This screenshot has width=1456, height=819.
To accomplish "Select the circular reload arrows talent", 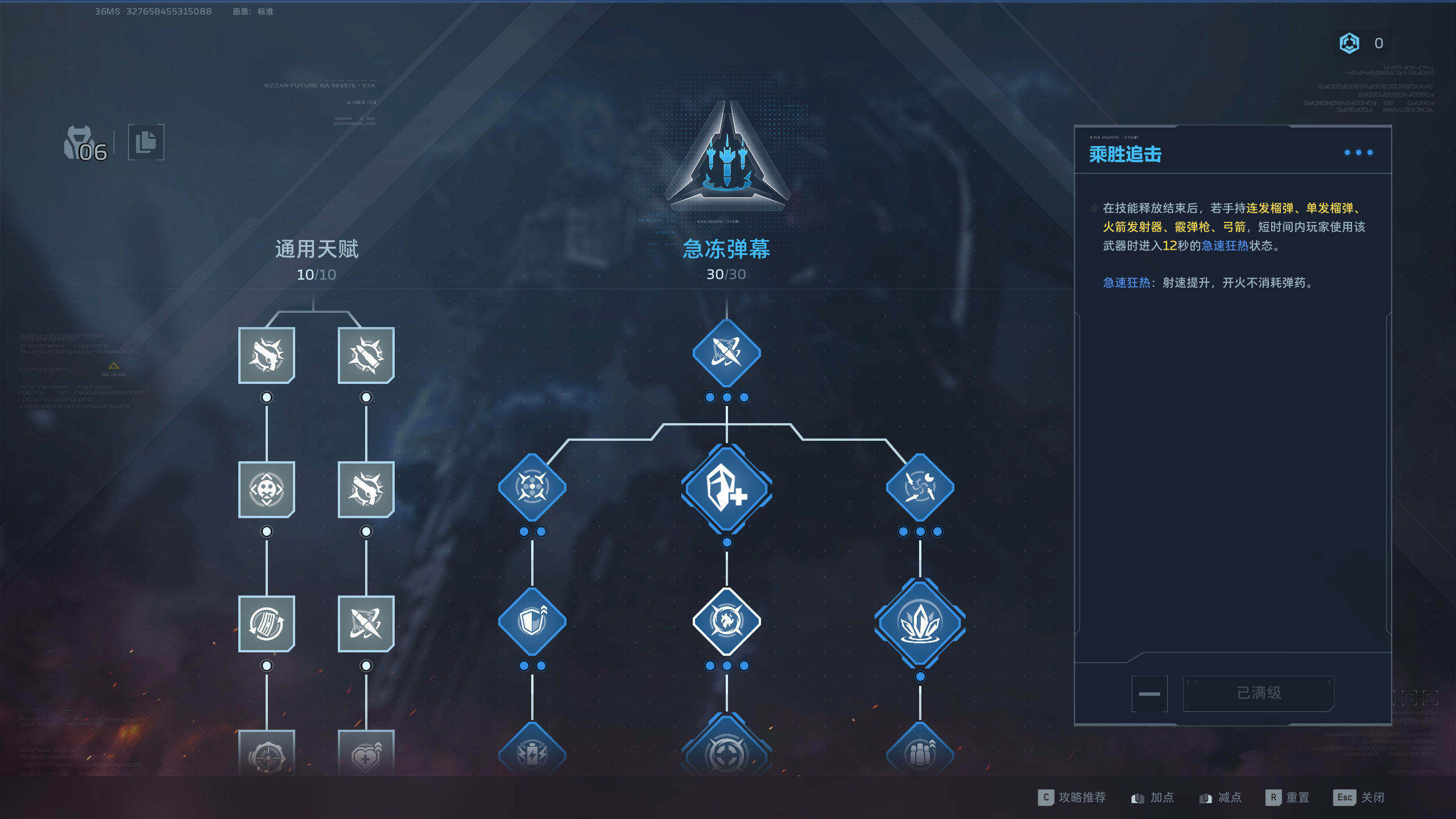I will coord(266,623).
